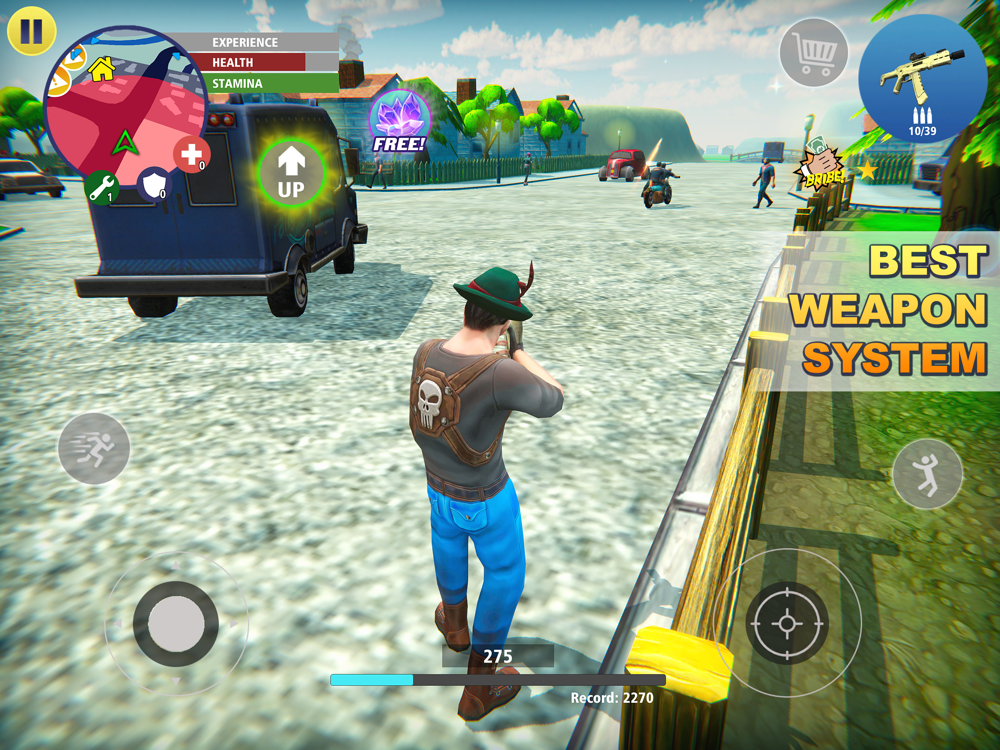Open the shopping cart store
1000x750 pixels.
(x=813, y=51)
